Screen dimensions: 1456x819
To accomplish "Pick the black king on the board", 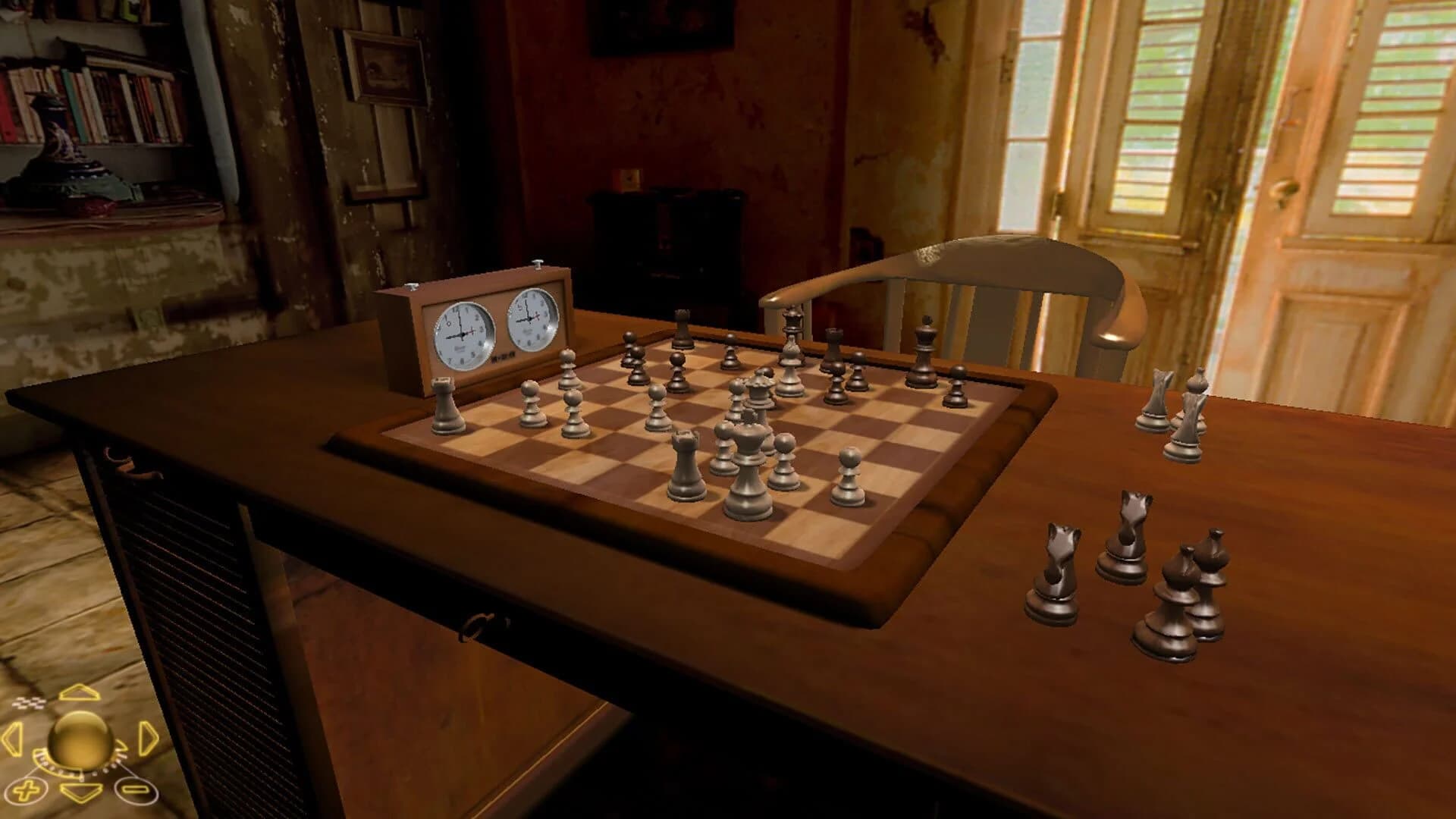I will tap(924, 348).
